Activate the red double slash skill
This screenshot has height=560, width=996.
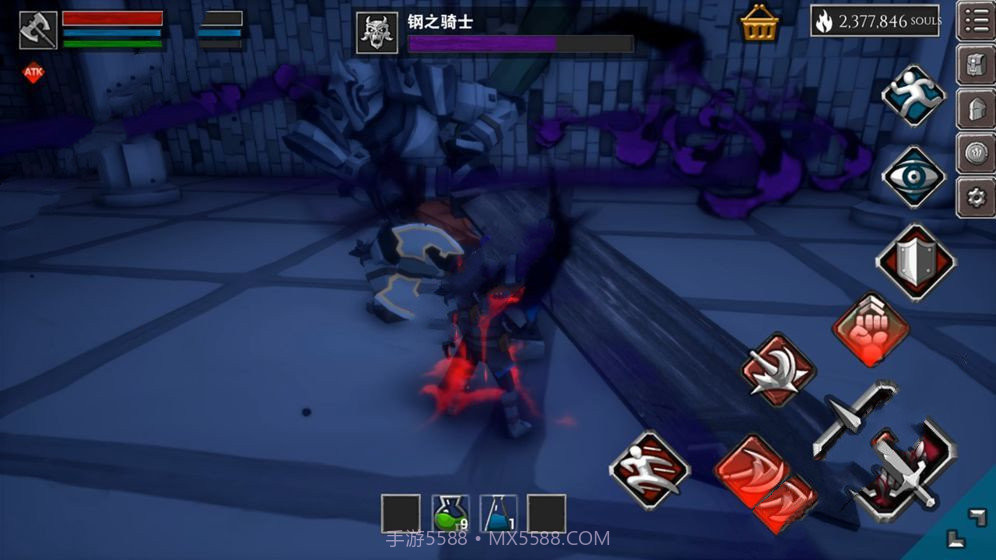click(765, 483)
